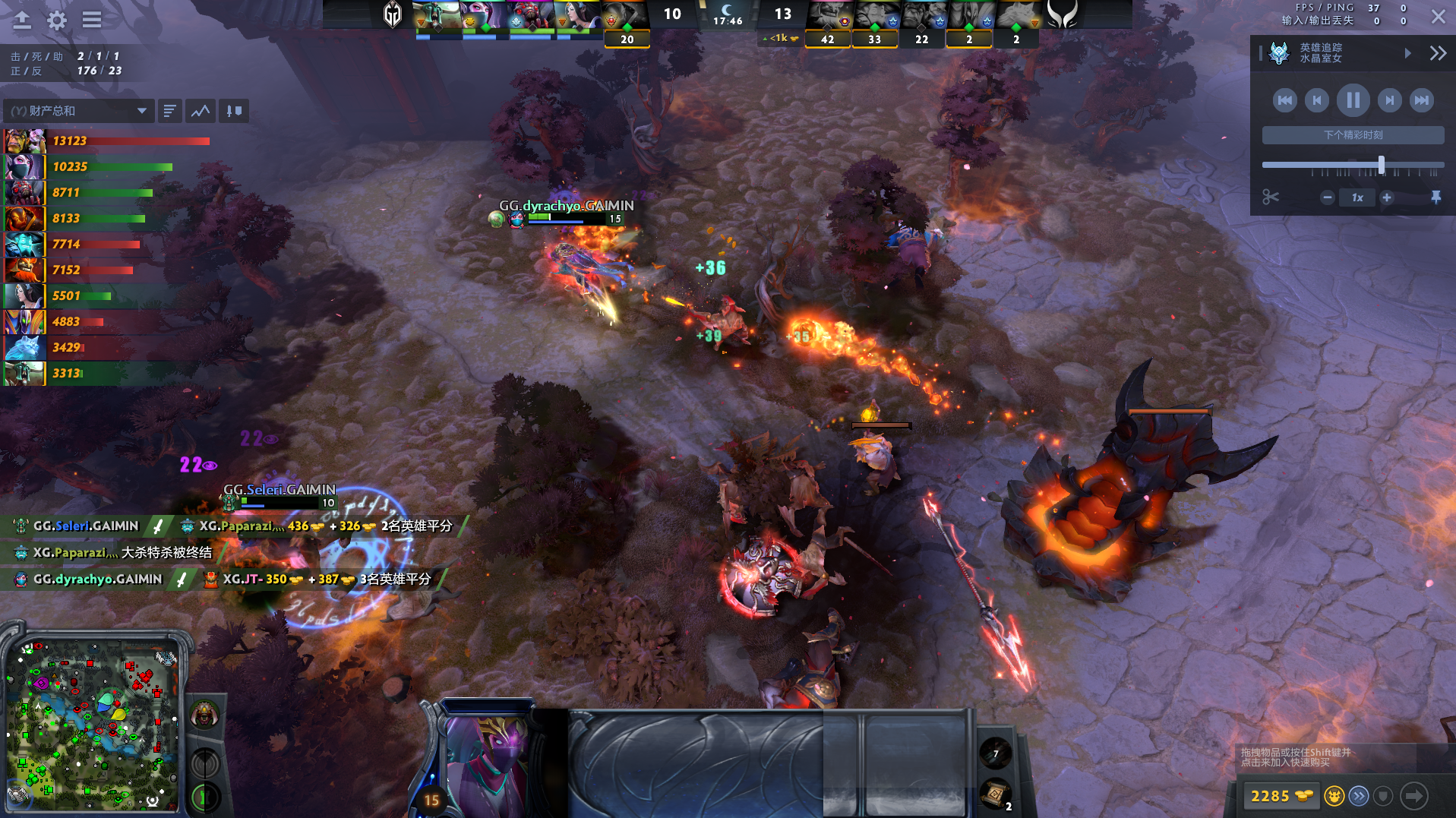Jump to the replay start with rewind button

1284,100
